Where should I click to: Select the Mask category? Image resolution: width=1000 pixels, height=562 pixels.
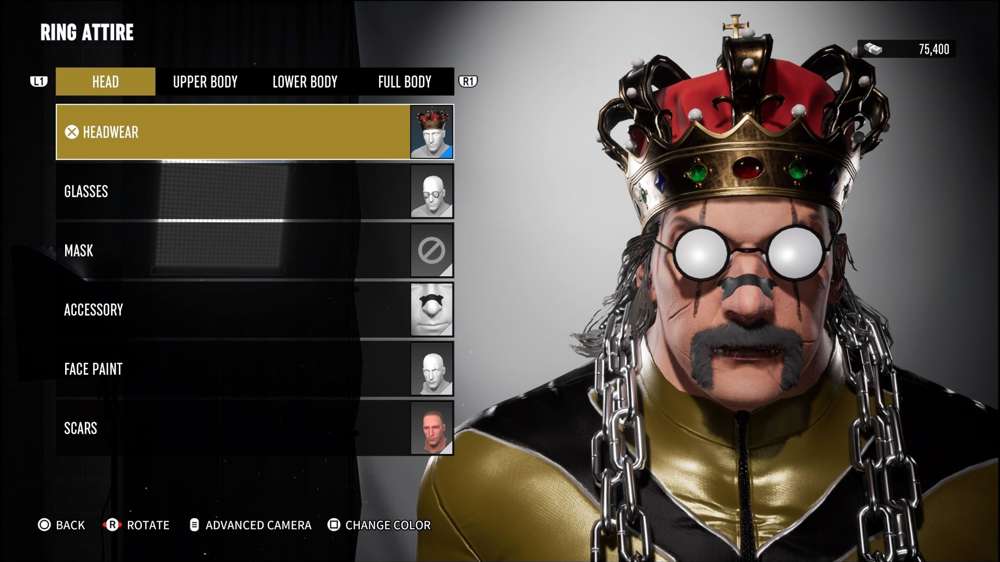232,250
